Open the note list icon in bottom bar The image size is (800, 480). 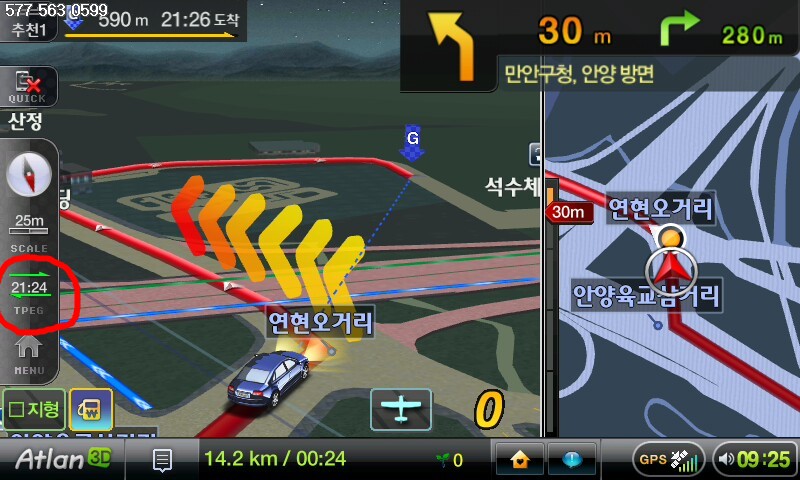[x=162, y=460]
